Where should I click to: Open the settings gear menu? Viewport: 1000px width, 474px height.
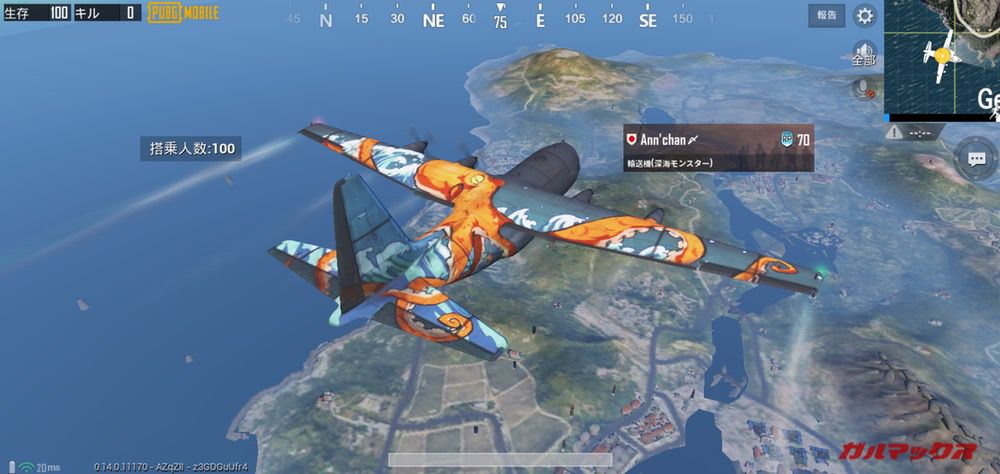click(x=865, y=15)
